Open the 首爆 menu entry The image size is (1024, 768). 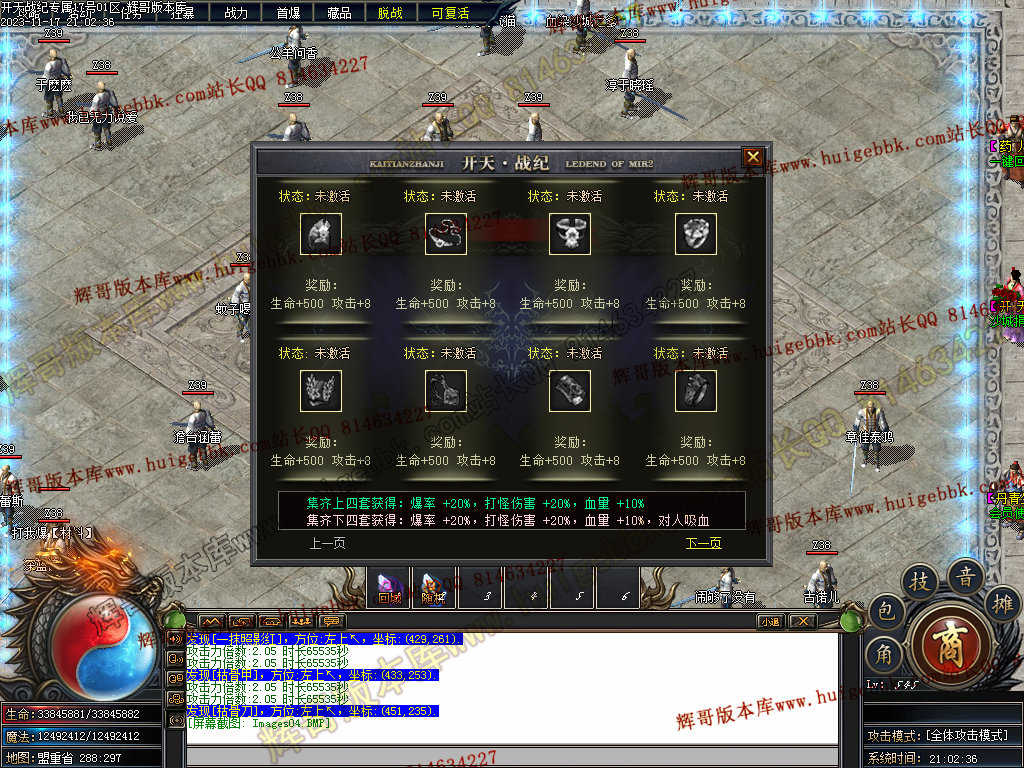(x=288, y=13)
